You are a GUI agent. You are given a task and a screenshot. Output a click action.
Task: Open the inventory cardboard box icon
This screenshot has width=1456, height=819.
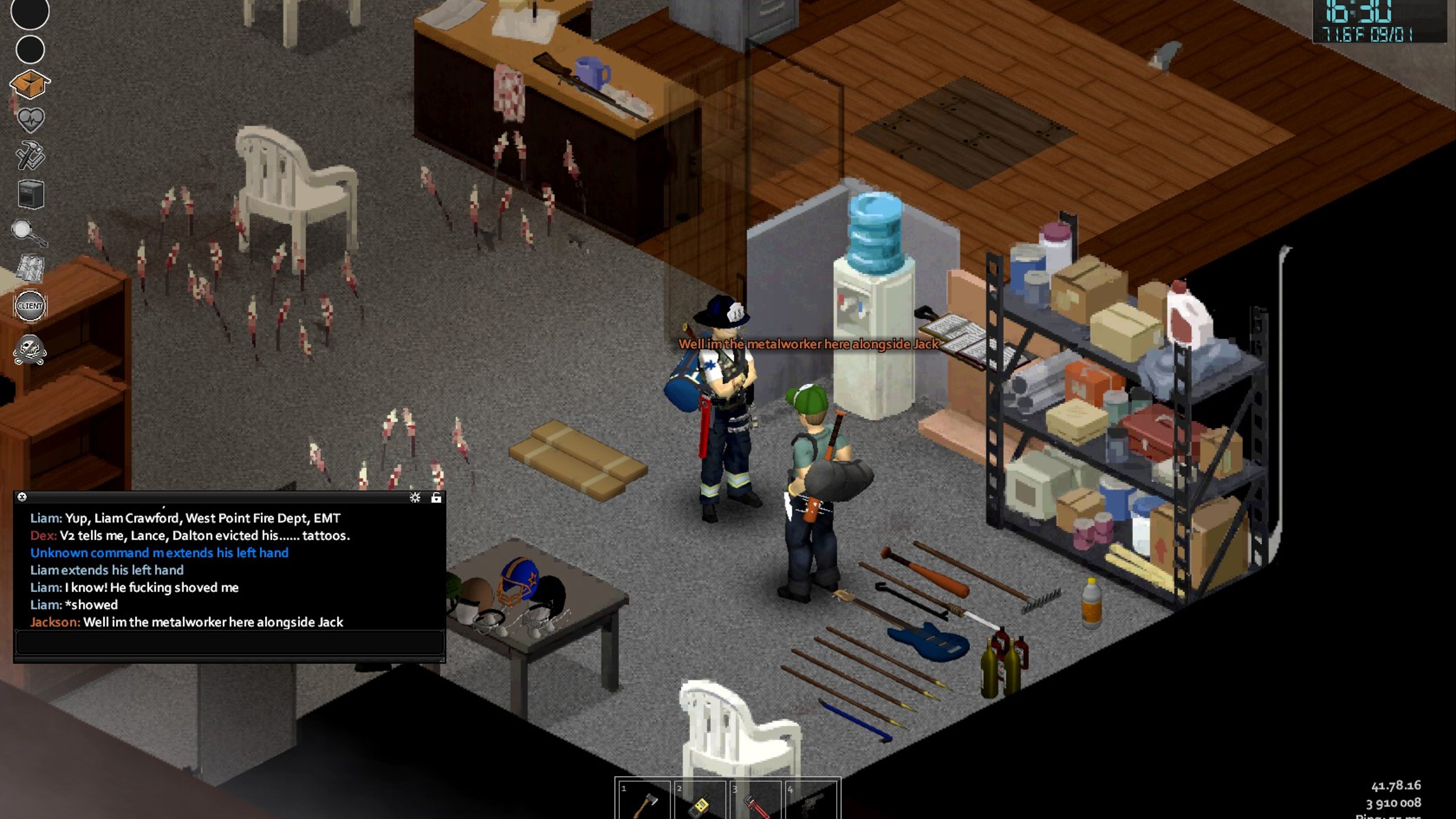(x=30, y=85)
